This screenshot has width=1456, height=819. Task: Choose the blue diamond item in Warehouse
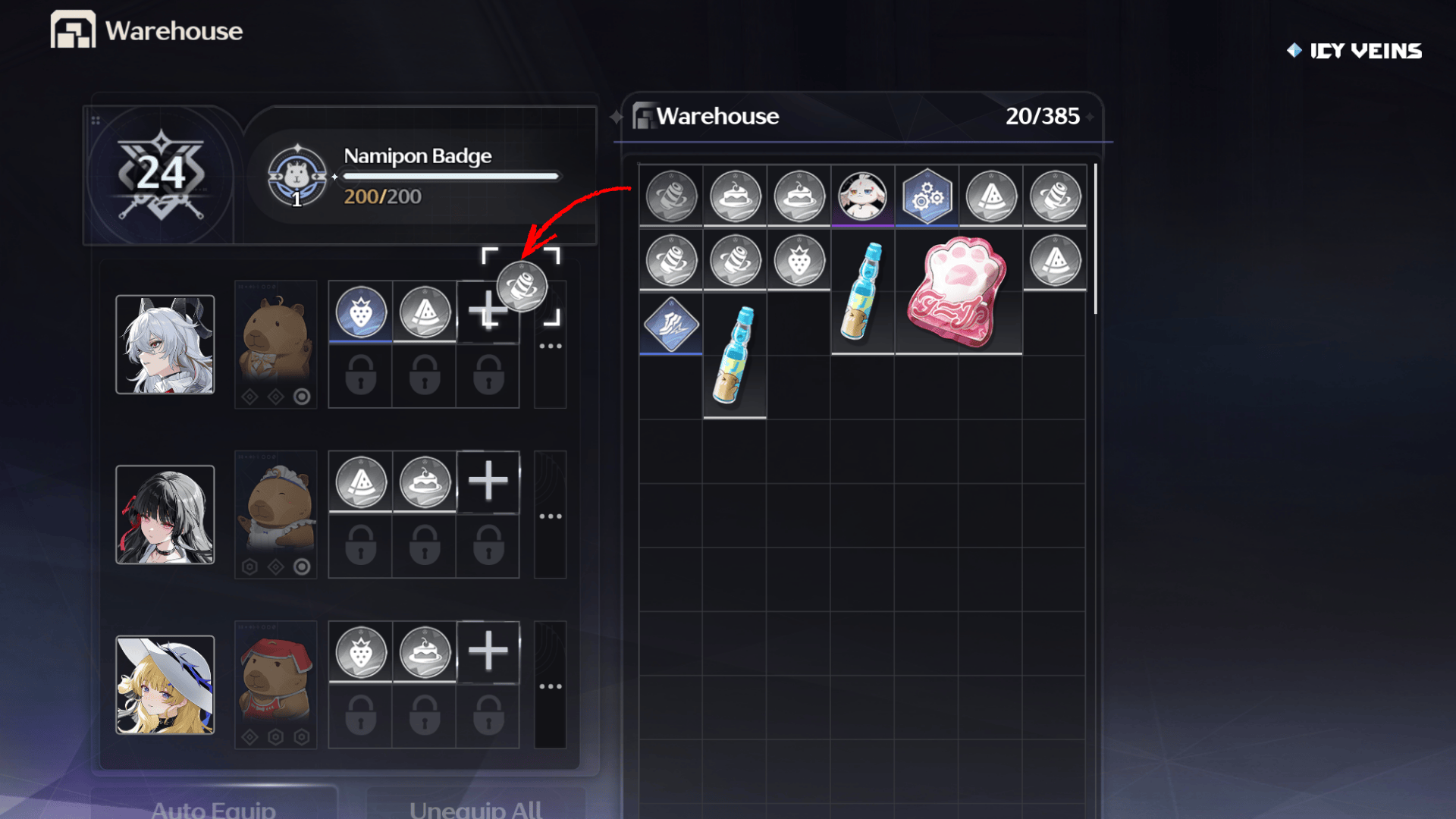pos(671,325)
